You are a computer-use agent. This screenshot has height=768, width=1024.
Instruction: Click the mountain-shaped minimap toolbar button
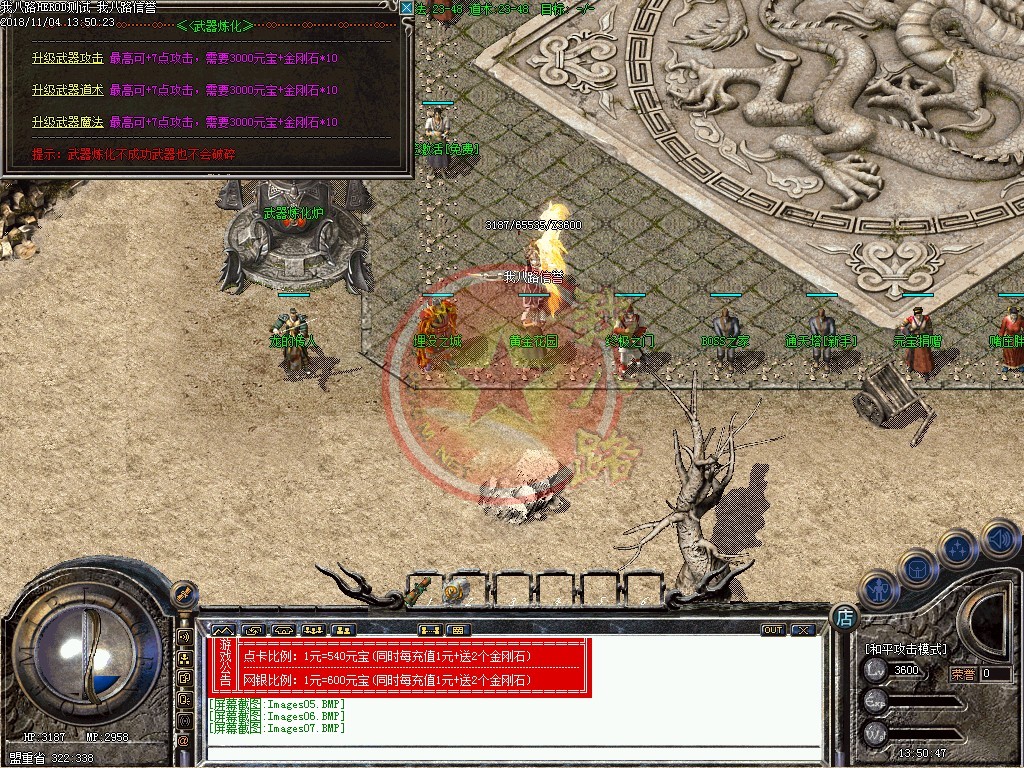222,630
